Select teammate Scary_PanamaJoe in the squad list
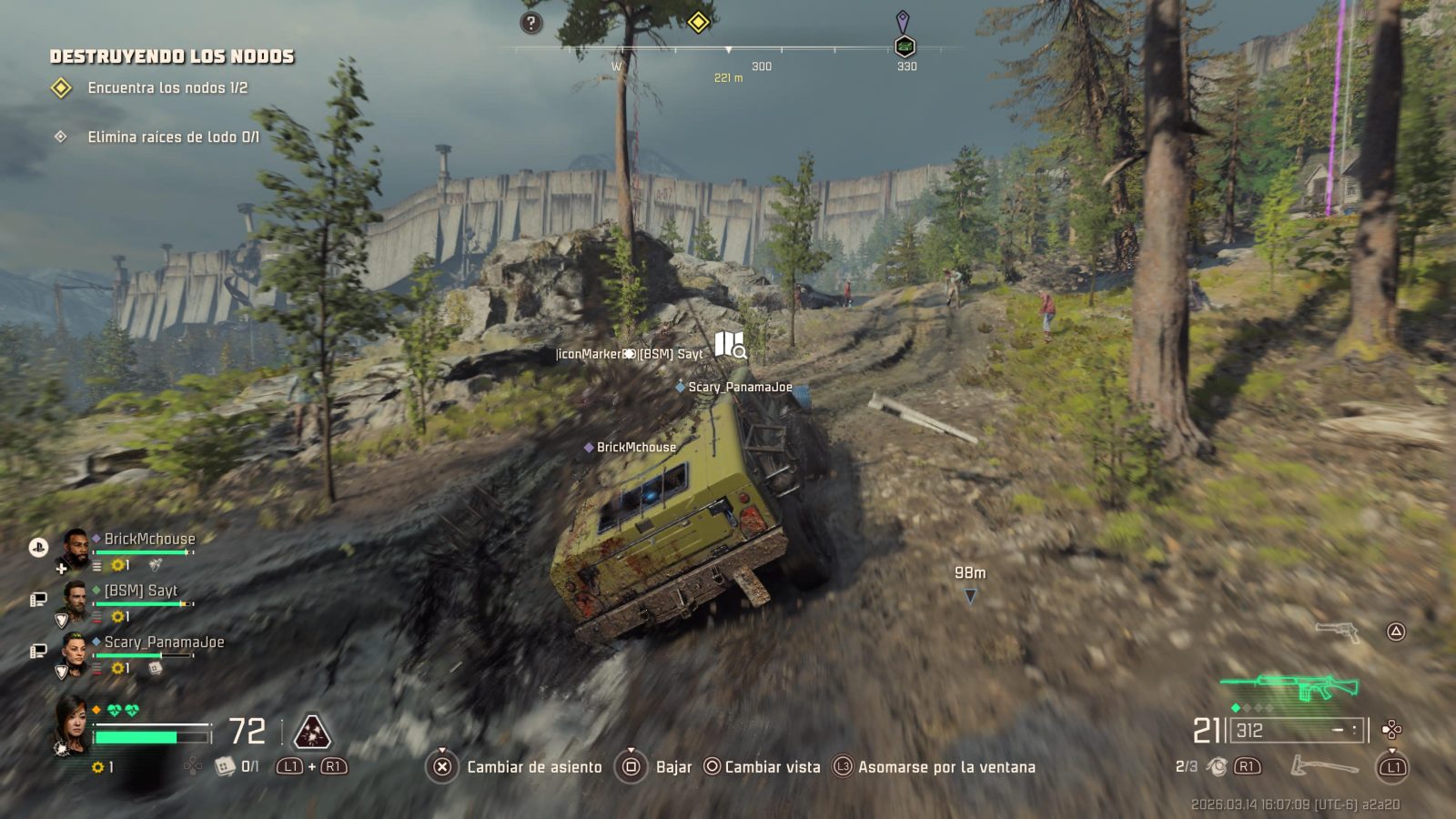 point(164,642)
